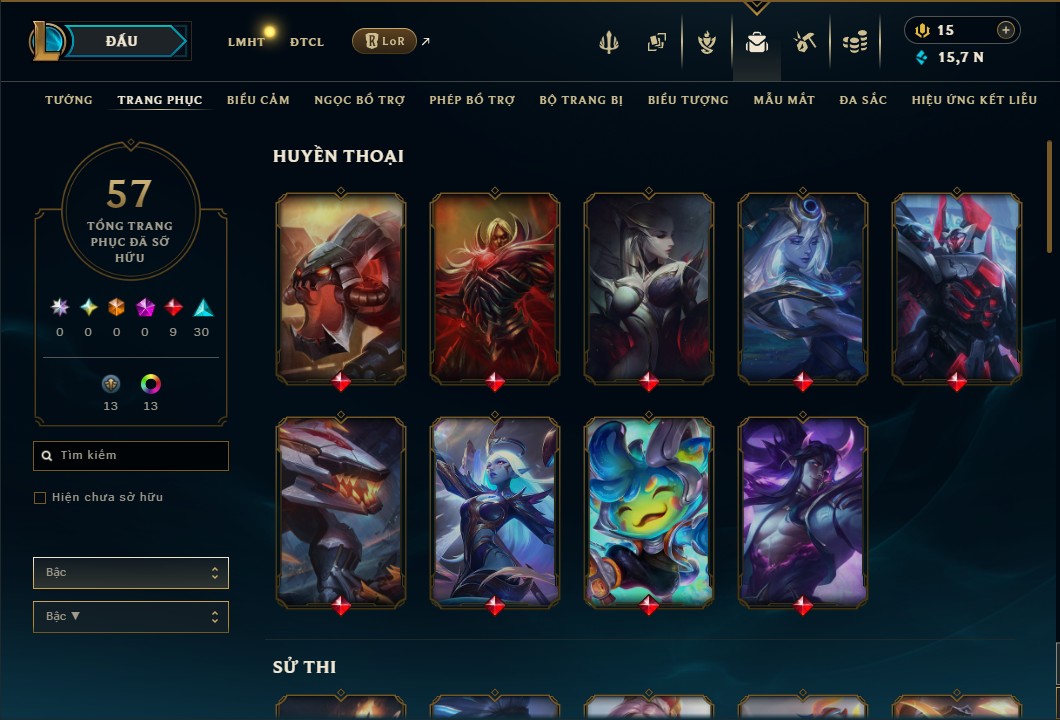Switch to the MẪU MẮT tab
This screenshot has height=720, width=1060.
(x=784, y=100)
